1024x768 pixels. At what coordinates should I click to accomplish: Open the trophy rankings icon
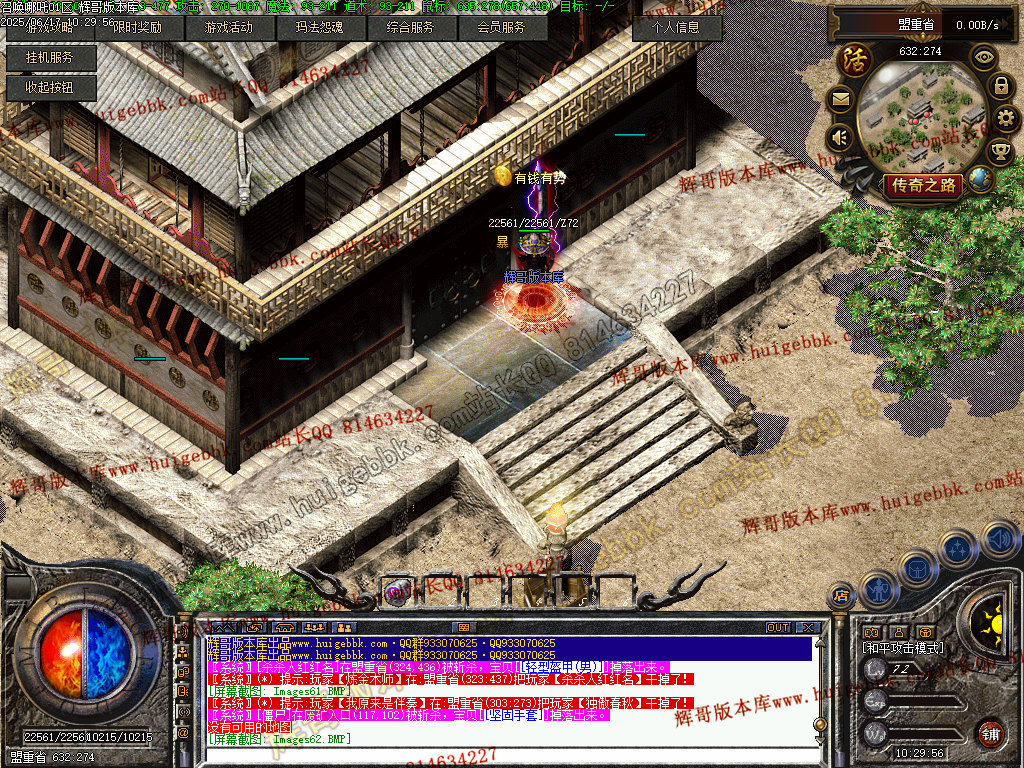pos(999,151)
